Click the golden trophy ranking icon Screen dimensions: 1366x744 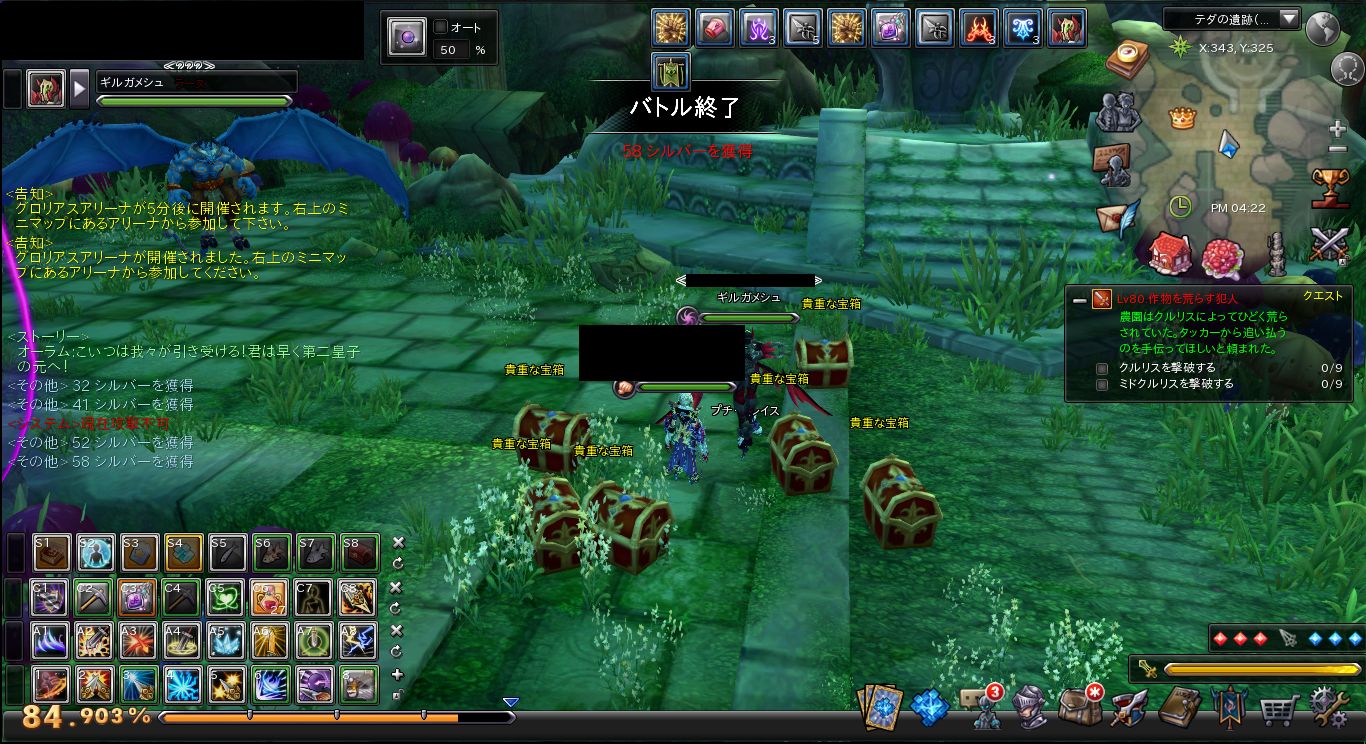coord(1331,187)
